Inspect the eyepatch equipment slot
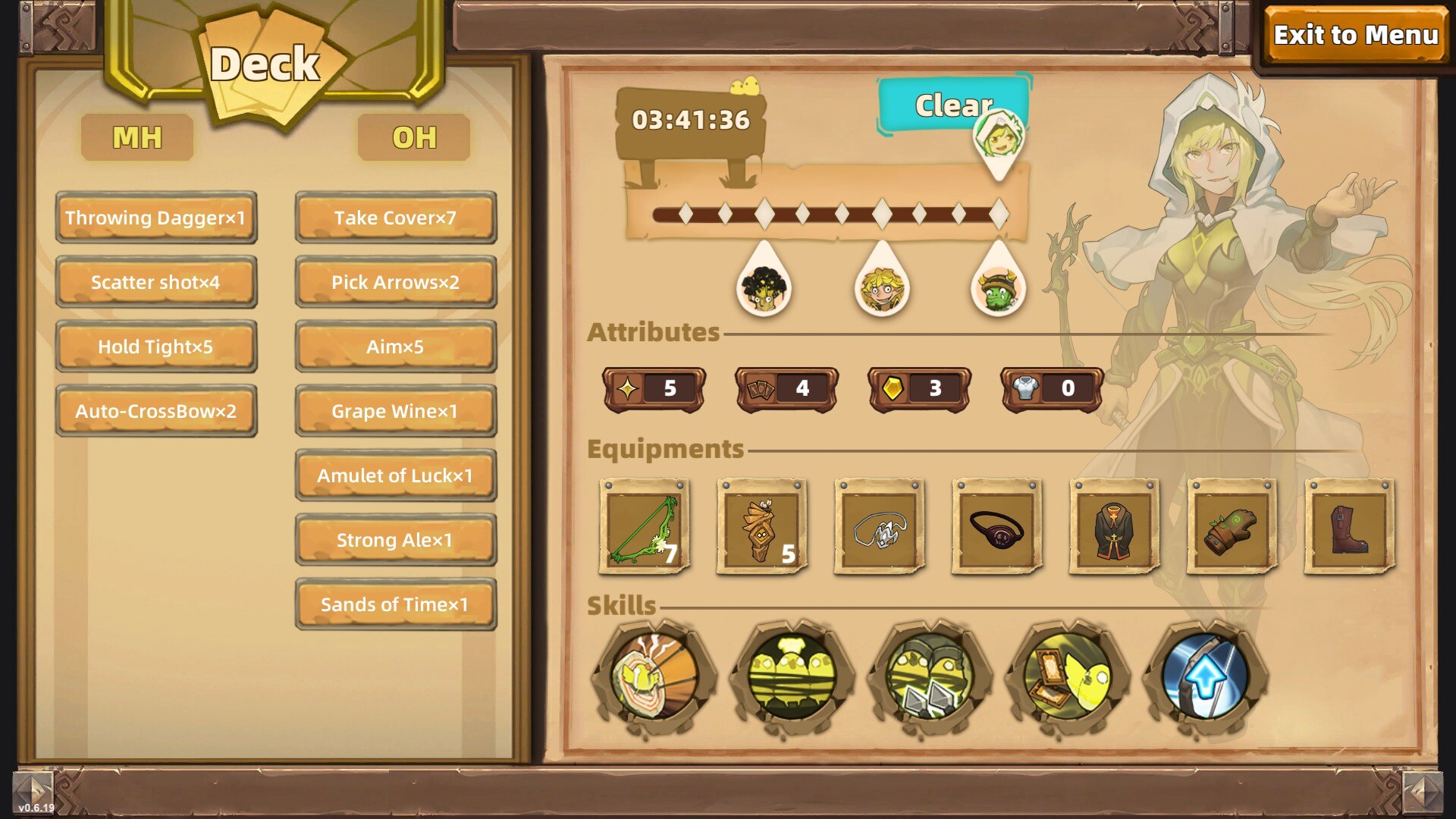This screenshot has width=1456, height=819. coord(996,527)
